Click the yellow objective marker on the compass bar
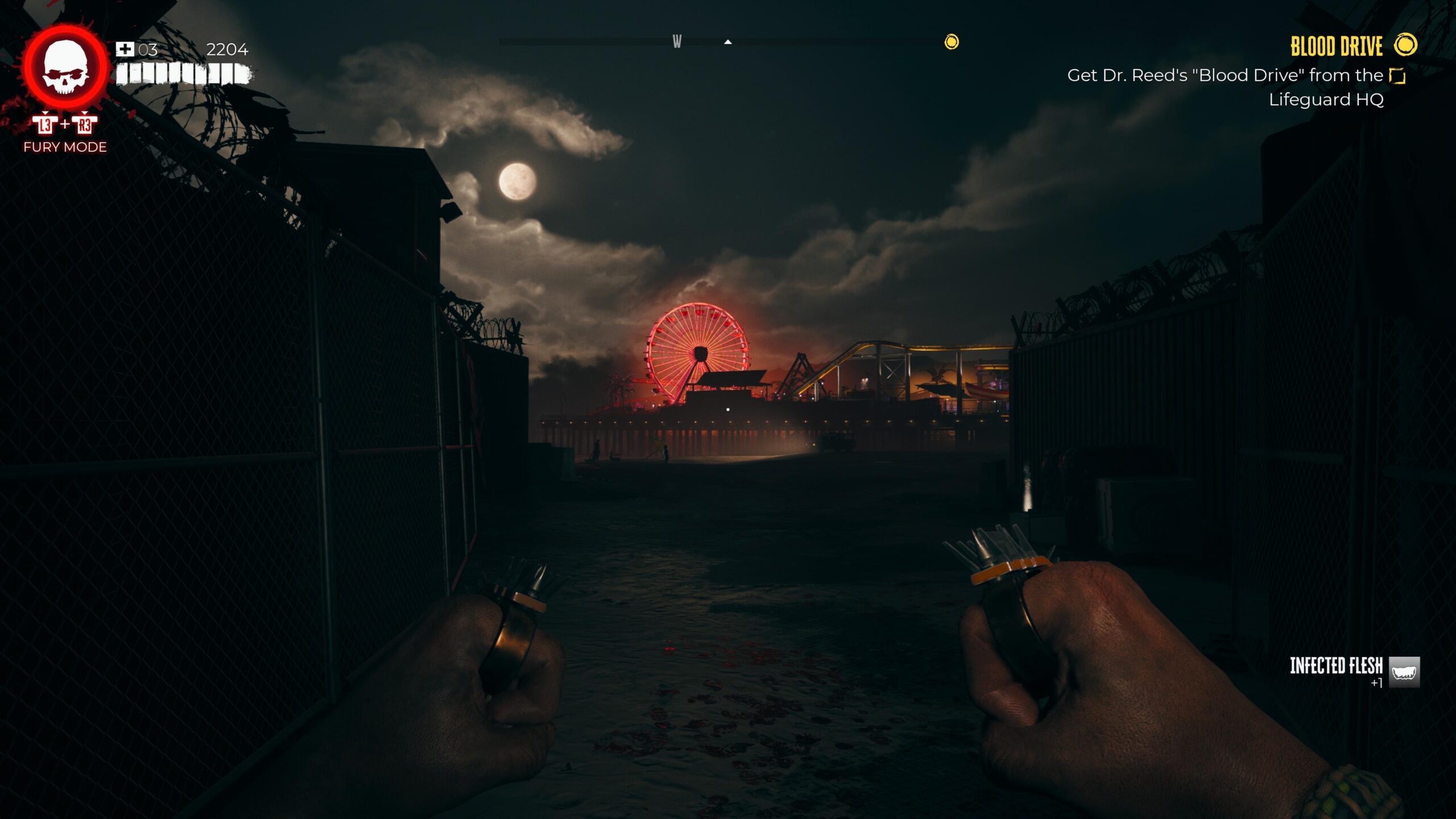Screen dimensions: 1456x819 pyautogui.click(x=951, y=42)
